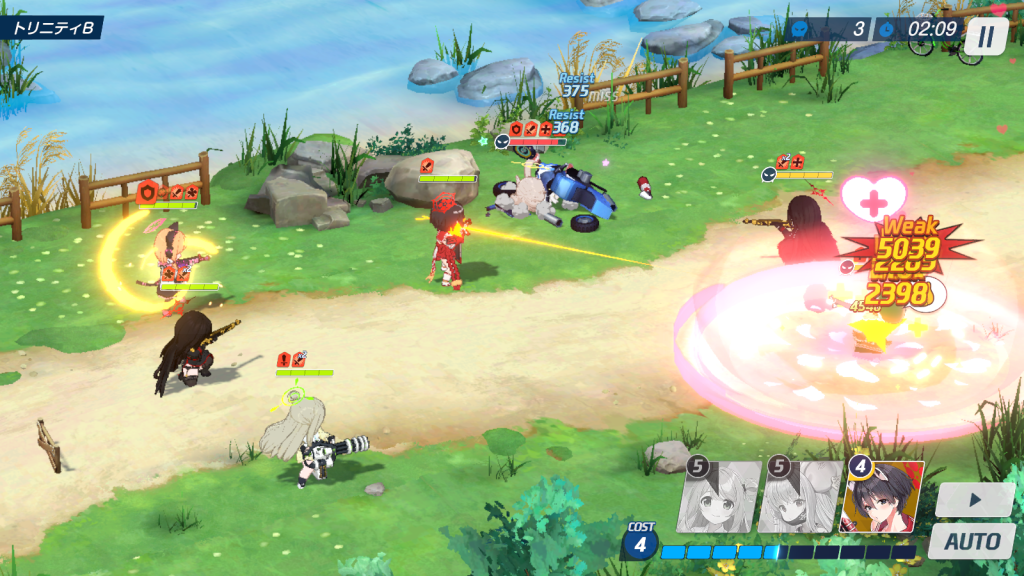The height and width of the screenshot is (576, 1024).
Task: Use the black-haired girl's cost 4 skill card
Action: [x=882, y=497]
